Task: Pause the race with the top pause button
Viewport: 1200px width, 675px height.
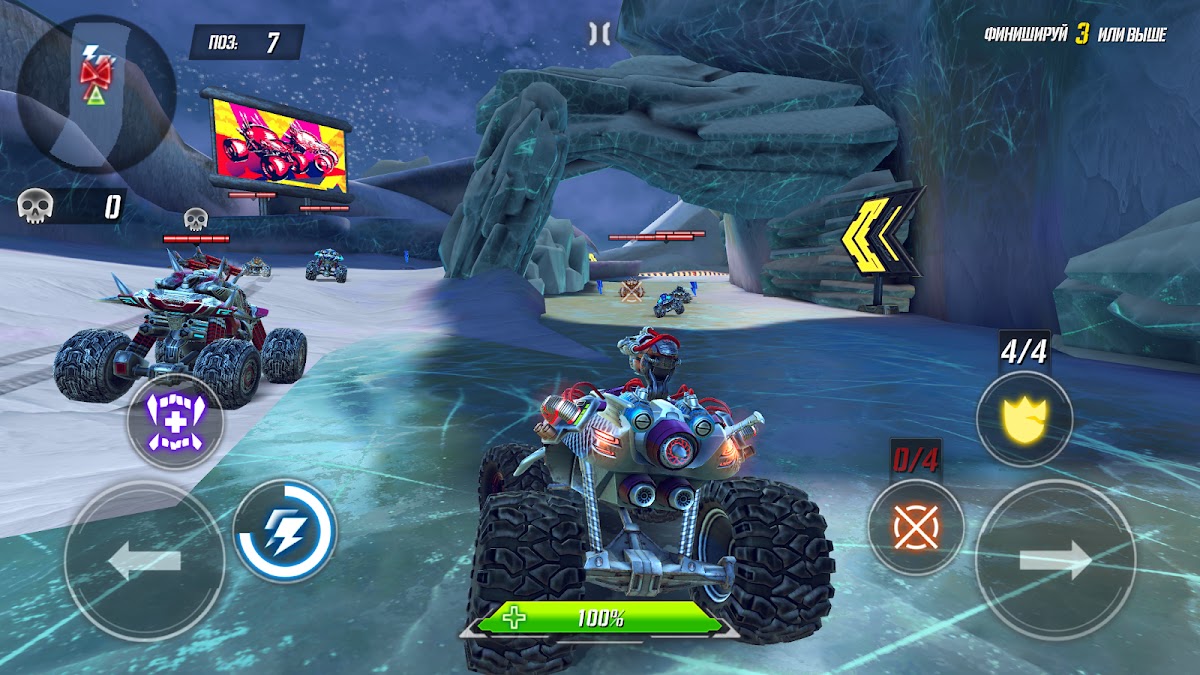Action: 599,34
